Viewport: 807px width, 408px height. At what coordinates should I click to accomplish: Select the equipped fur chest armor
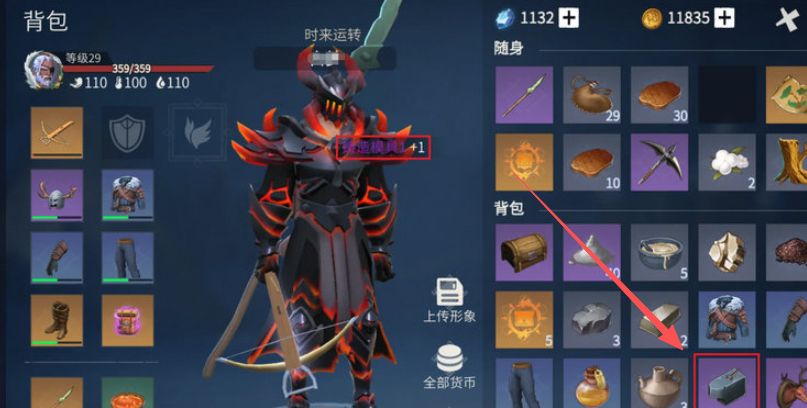(x=127, y=194)
